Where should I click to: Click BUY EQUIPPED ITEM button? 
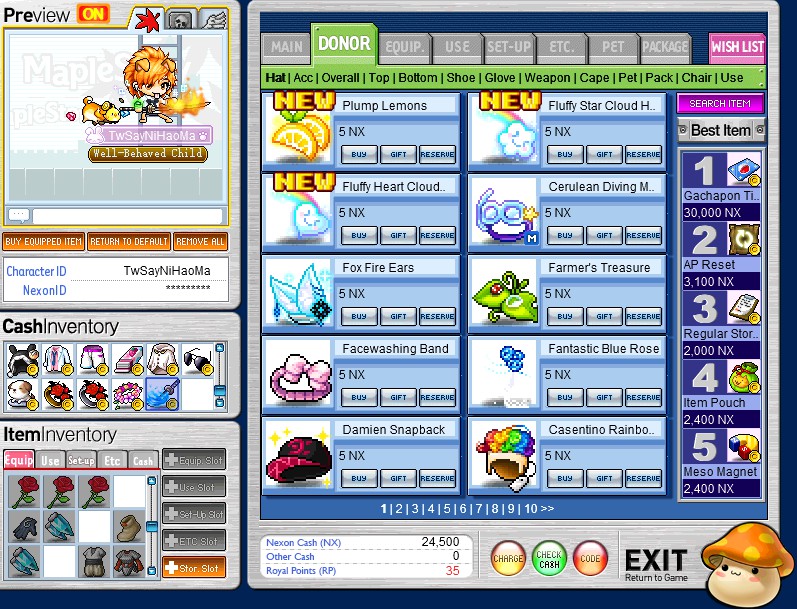click(x=44, y=242)
